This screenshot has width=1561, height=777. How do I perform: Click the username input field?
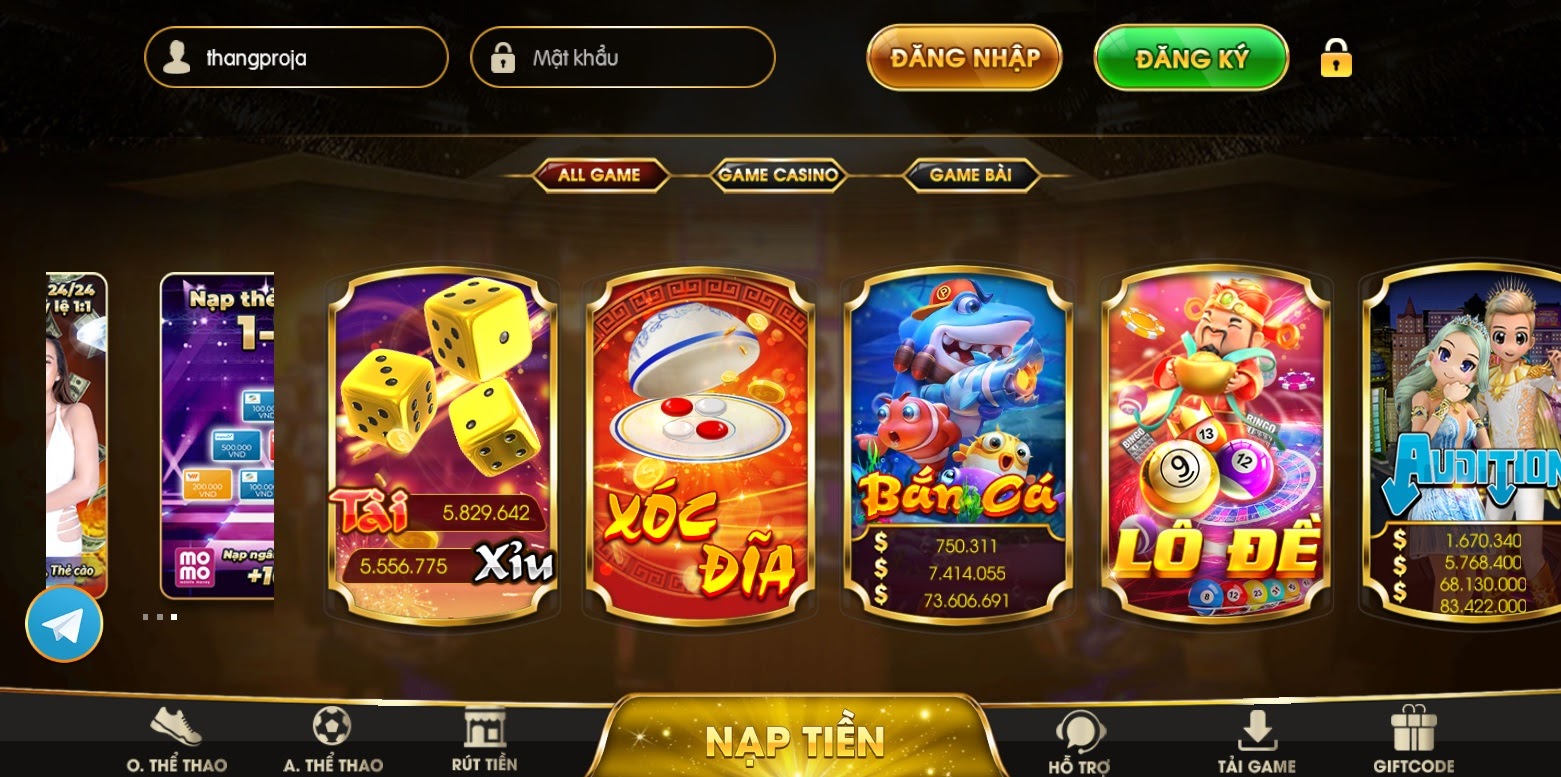click(x=310, y=57)
